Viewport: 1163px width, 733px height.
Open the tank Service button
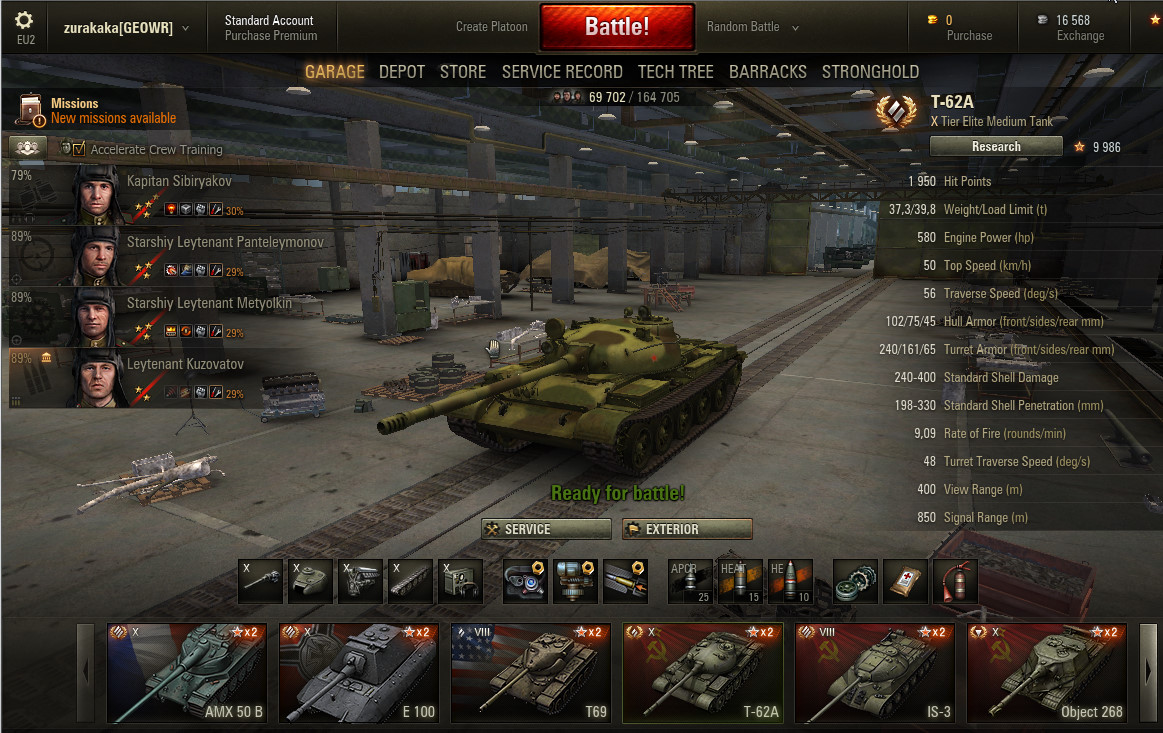pos(547,529)
